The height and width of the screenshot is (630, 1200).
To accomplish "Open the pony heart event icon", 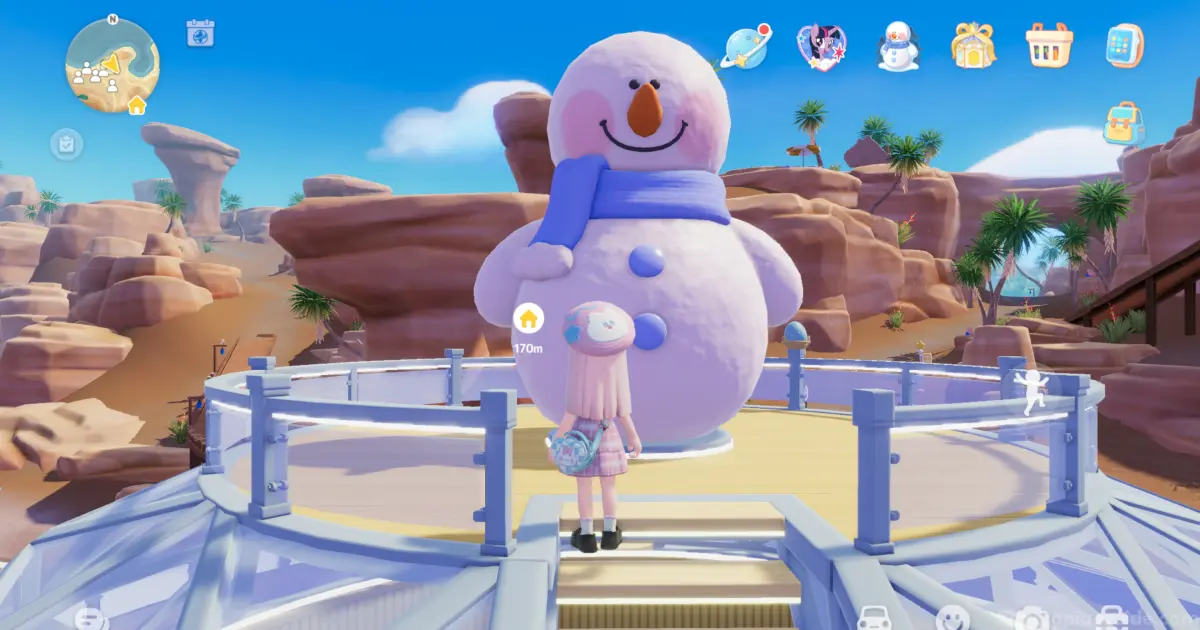I will (x=822, y=46).
